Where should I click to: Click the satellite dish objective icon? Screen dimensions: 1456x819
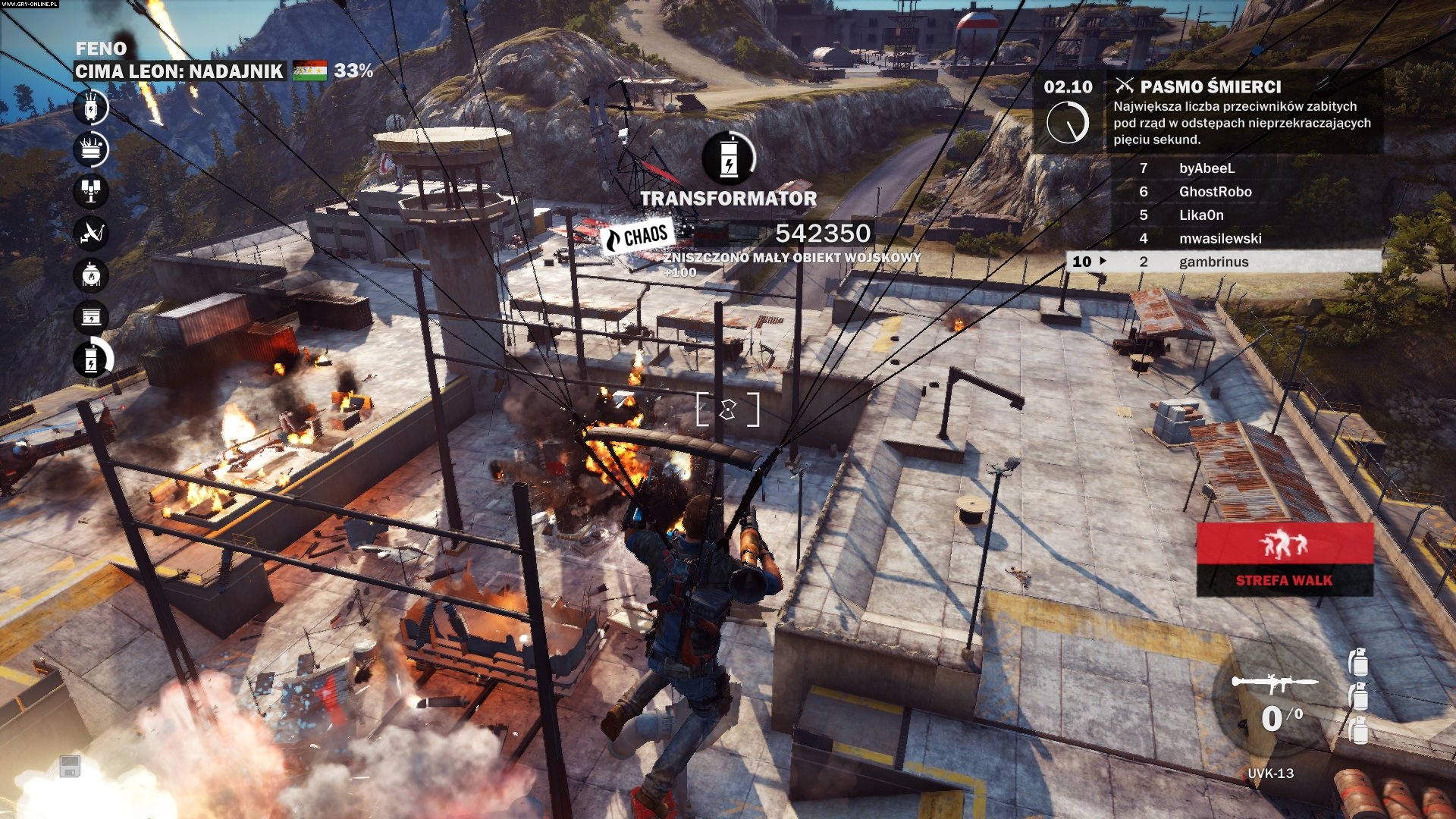pos(91,232)
